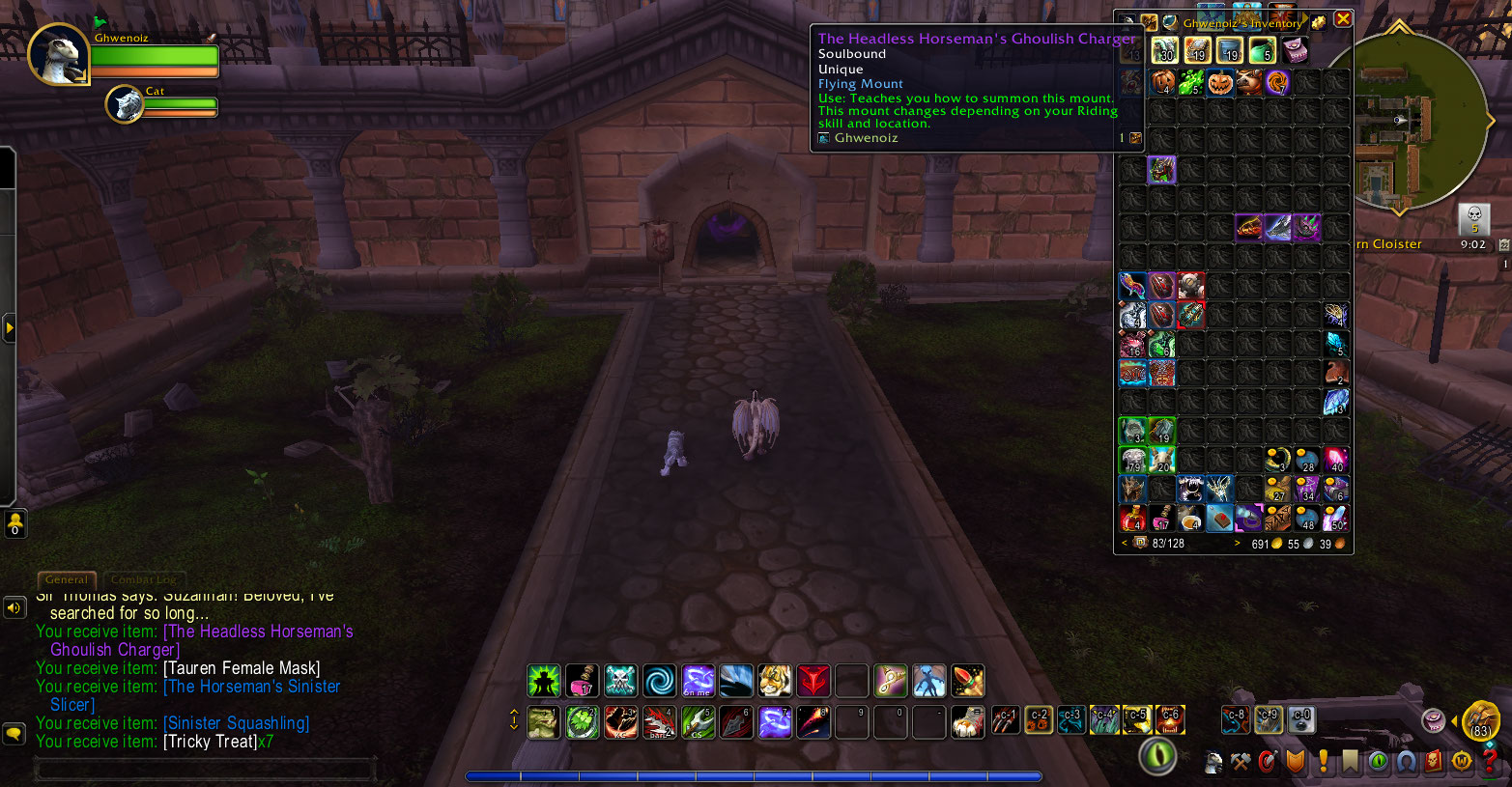Activate the blue swirl ability
Viewport: 1512px width, 787px height.
pyautogui.click(x=659, y=681)
